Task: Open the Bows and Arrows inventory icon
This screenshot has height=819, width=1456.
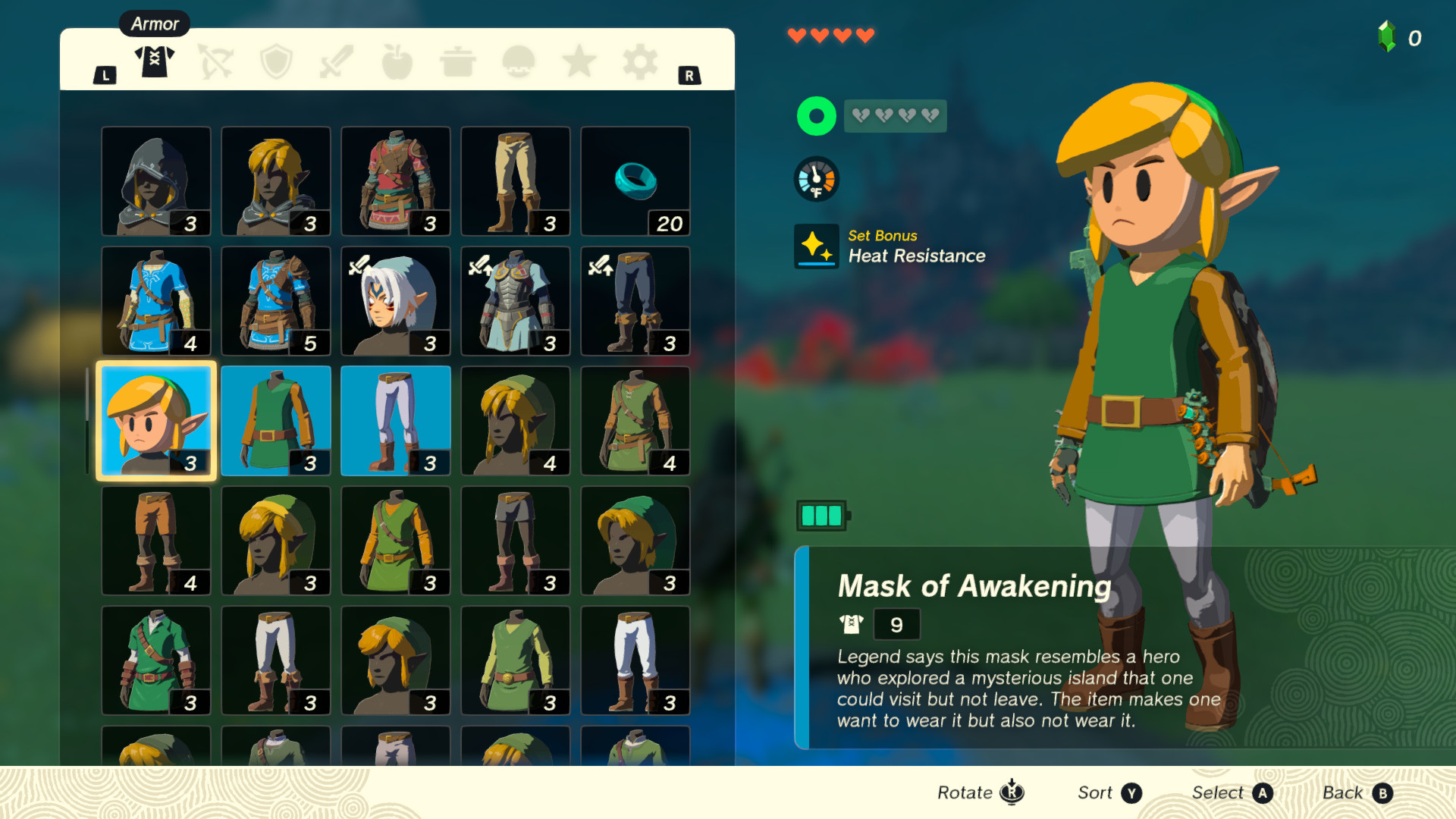Action: click(215, 62)
